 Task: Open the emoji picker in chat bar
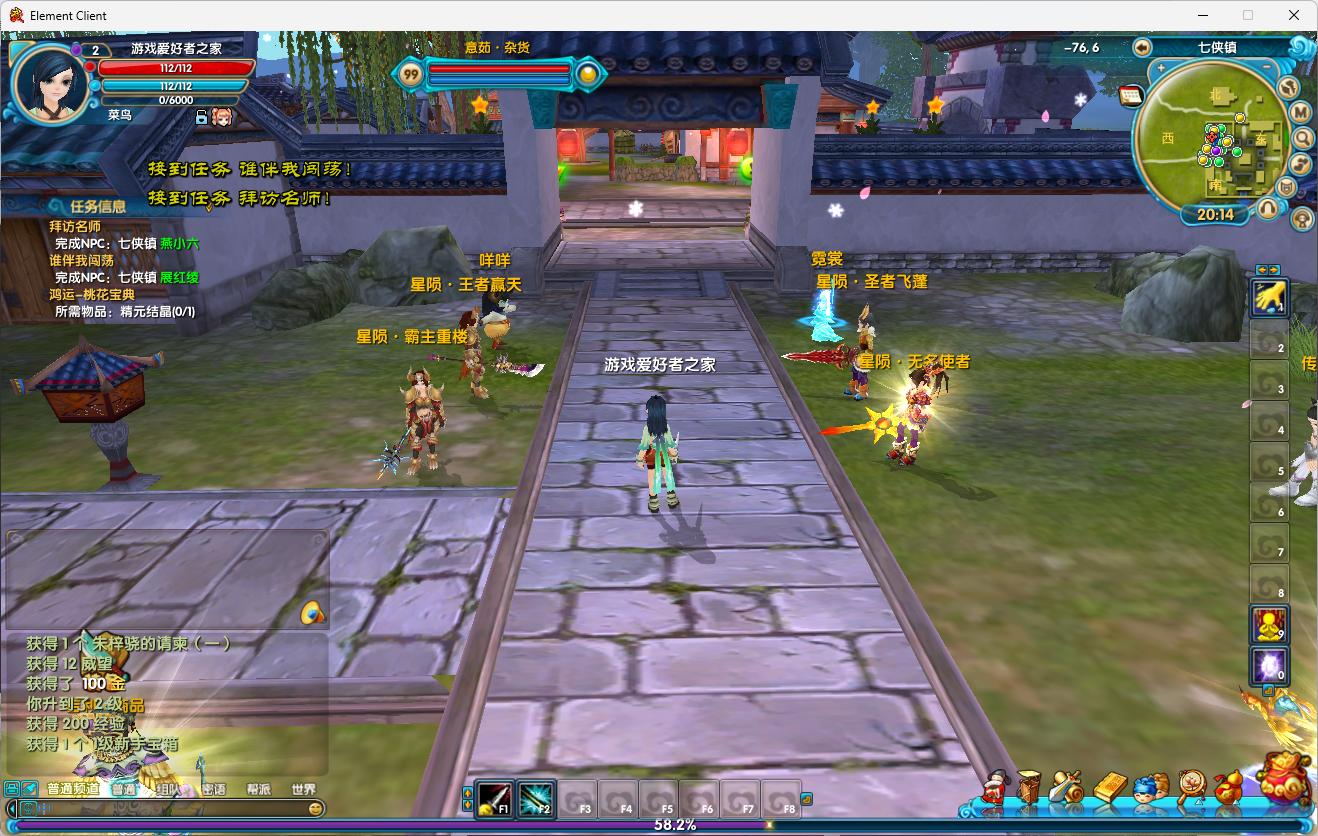(x=316, y=808)
